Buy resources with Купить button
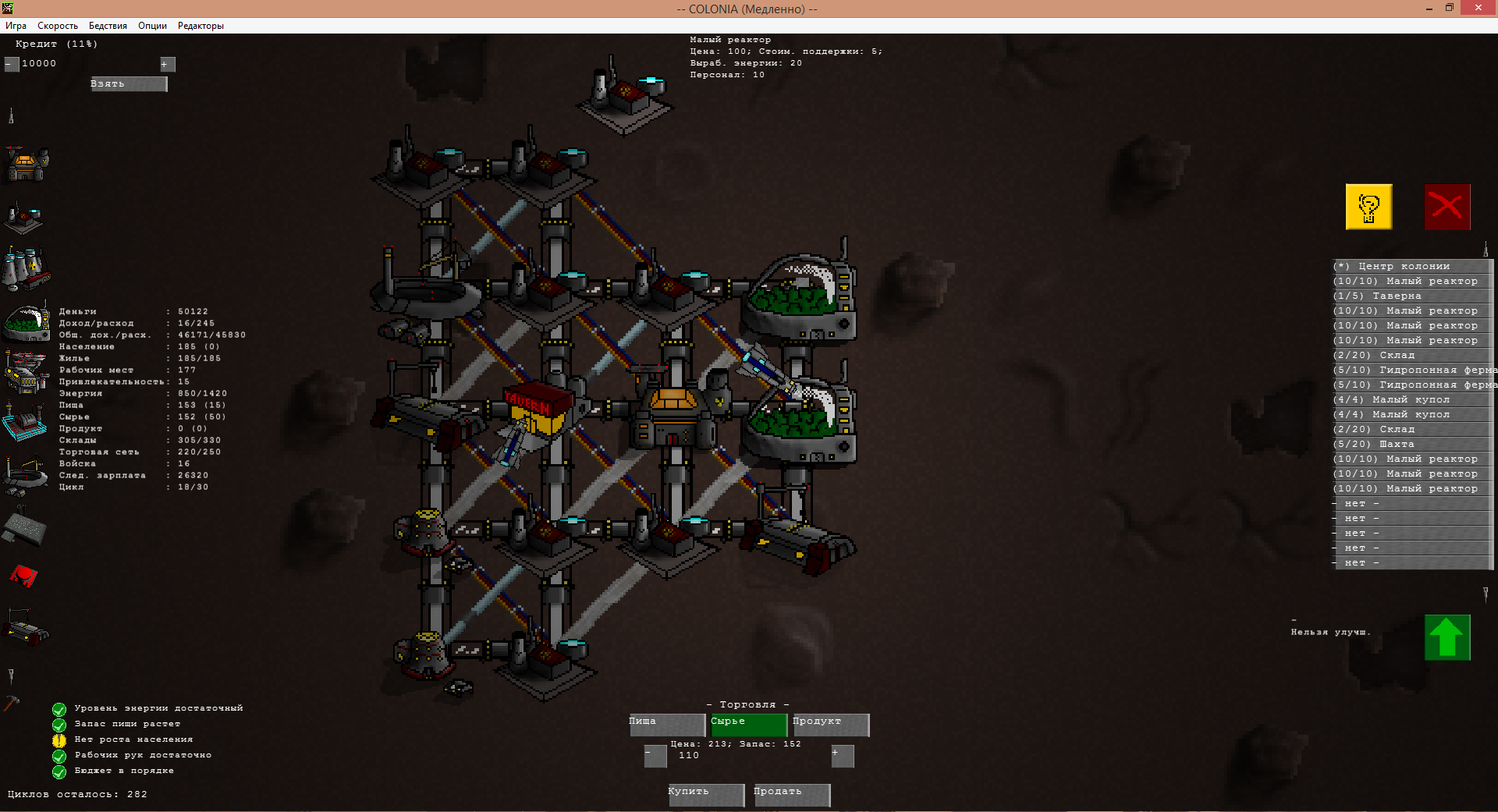This screenshot has width=1498, height=812. click(706, 794)
